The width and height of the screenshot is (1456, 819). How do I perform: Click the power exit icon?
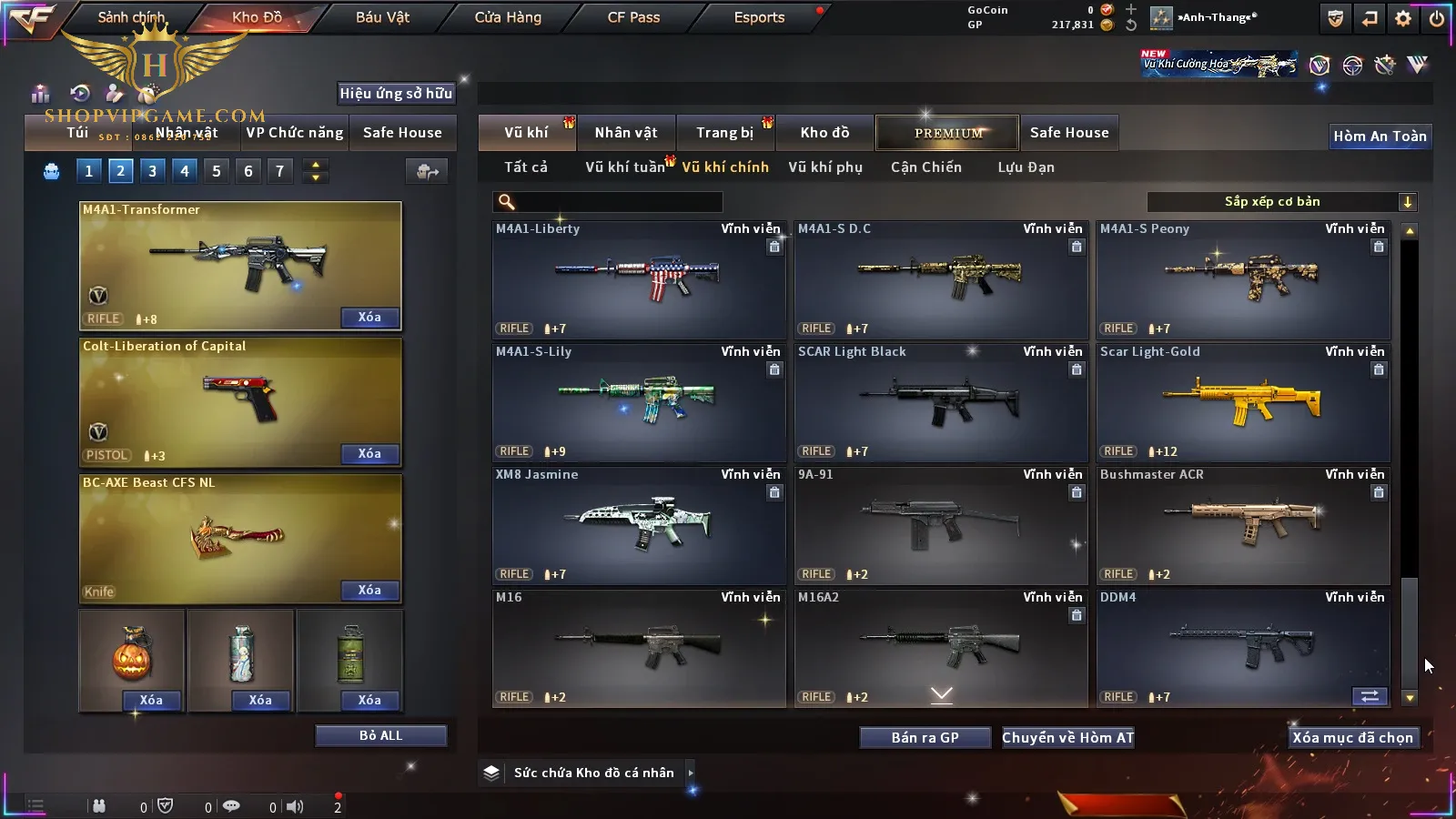pos(1437,18)
